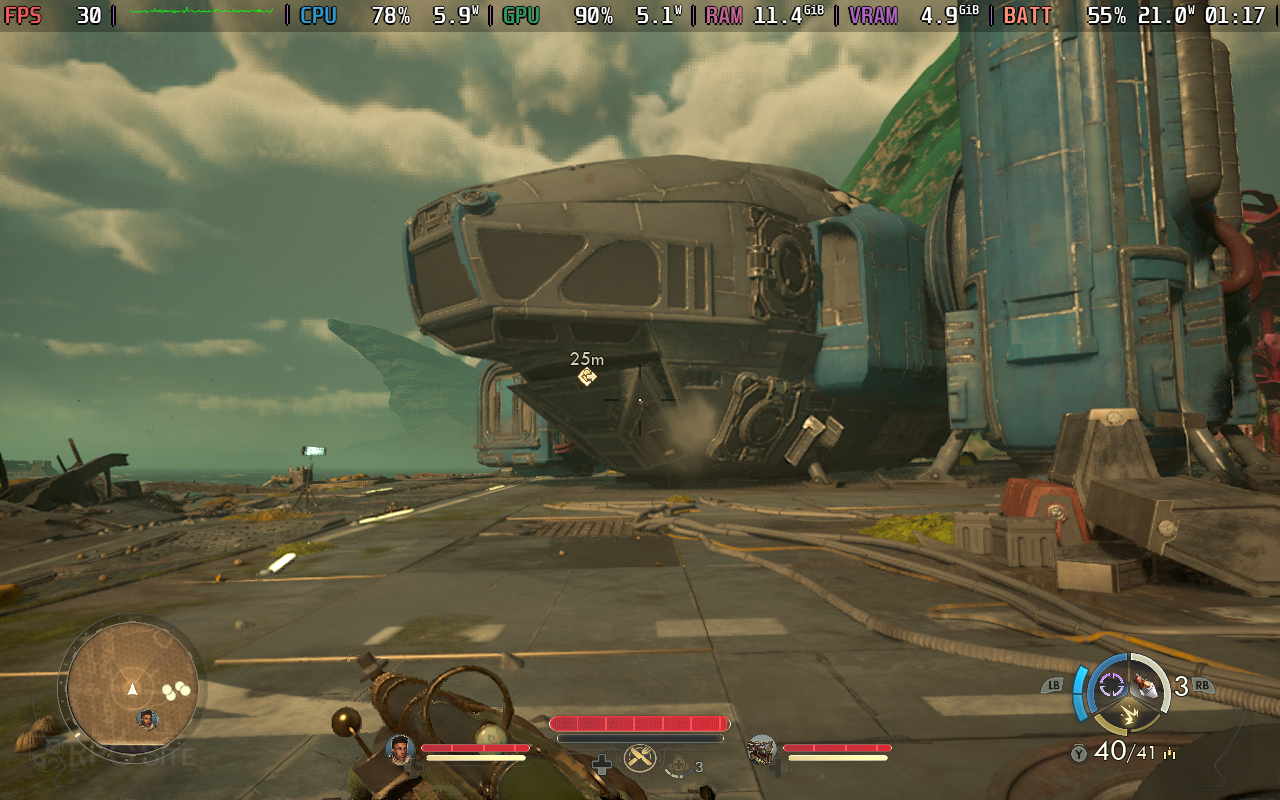
Task: Click the crossed fork and knife food icon
Action: (x=639, y=758)
